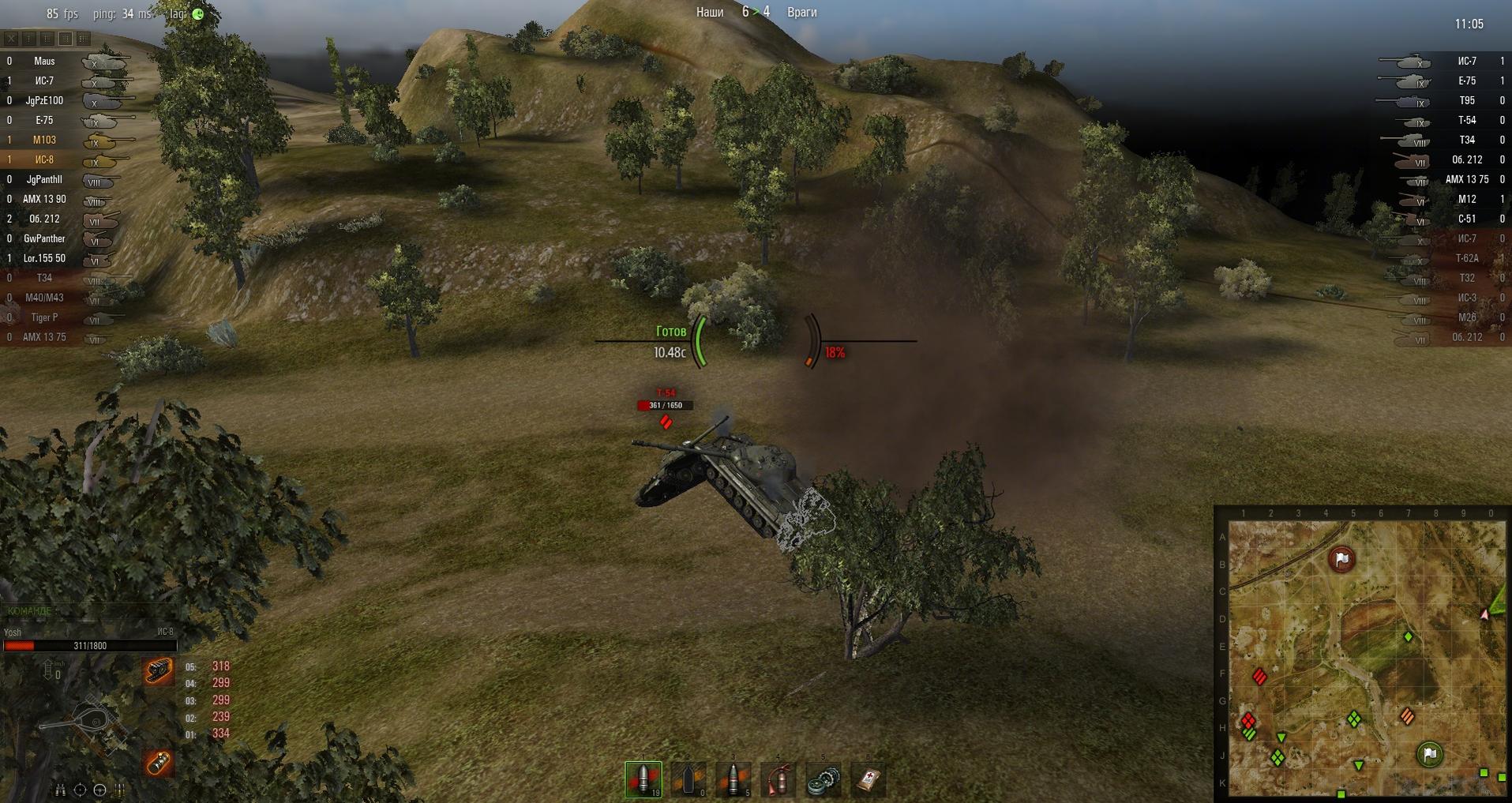Click the damaged tracks module icon
The height and width of the screenshot is (803, 1512).
tap(158, 670)
